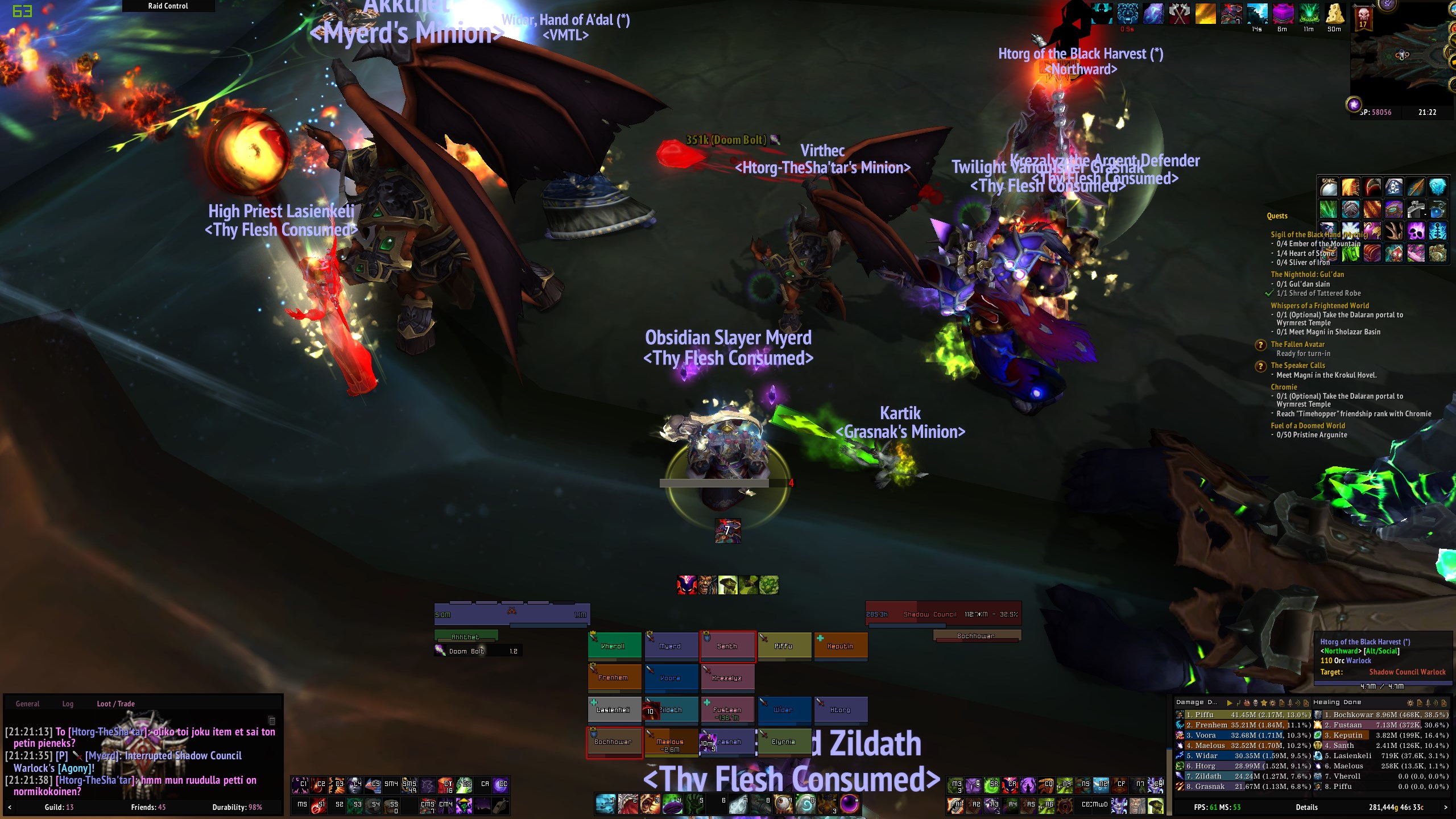Select the Fuel of a Doomed World quest
This screenshot has width=1456, height=819.
(x=1308, y=425)
